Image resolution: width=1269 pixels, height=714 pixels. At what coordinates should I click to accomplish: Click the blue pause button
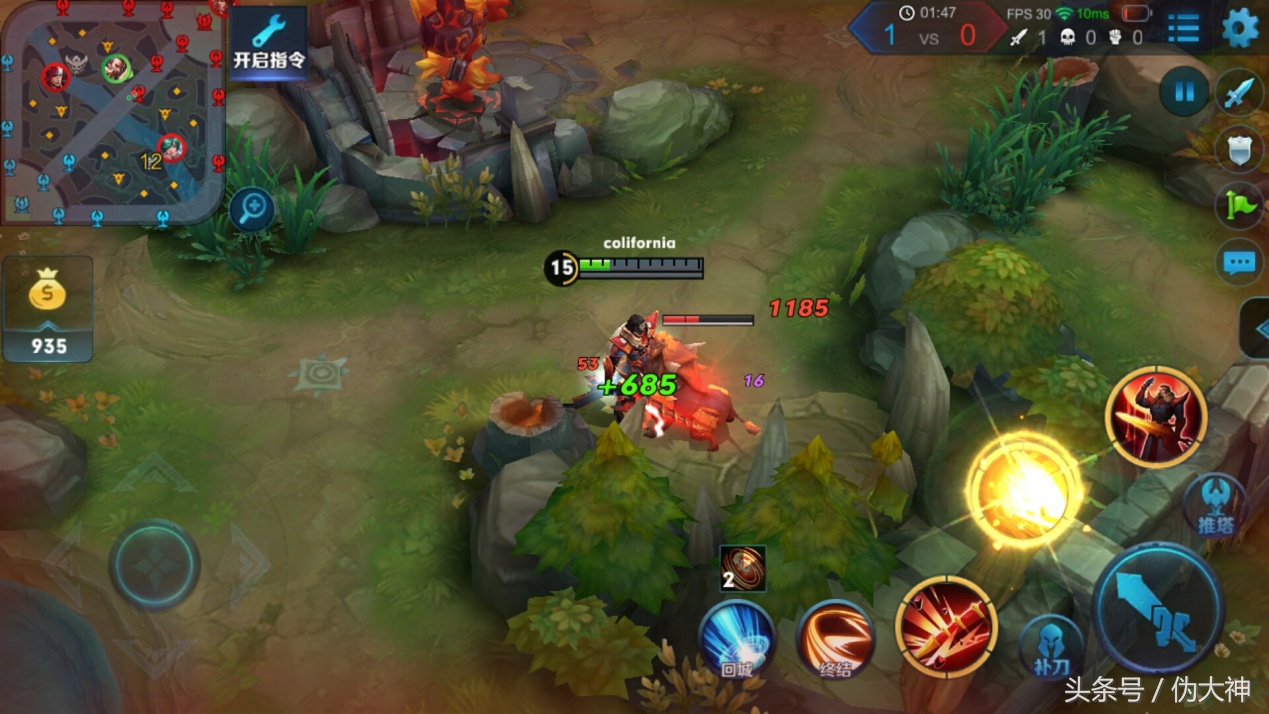point(1184,93)
